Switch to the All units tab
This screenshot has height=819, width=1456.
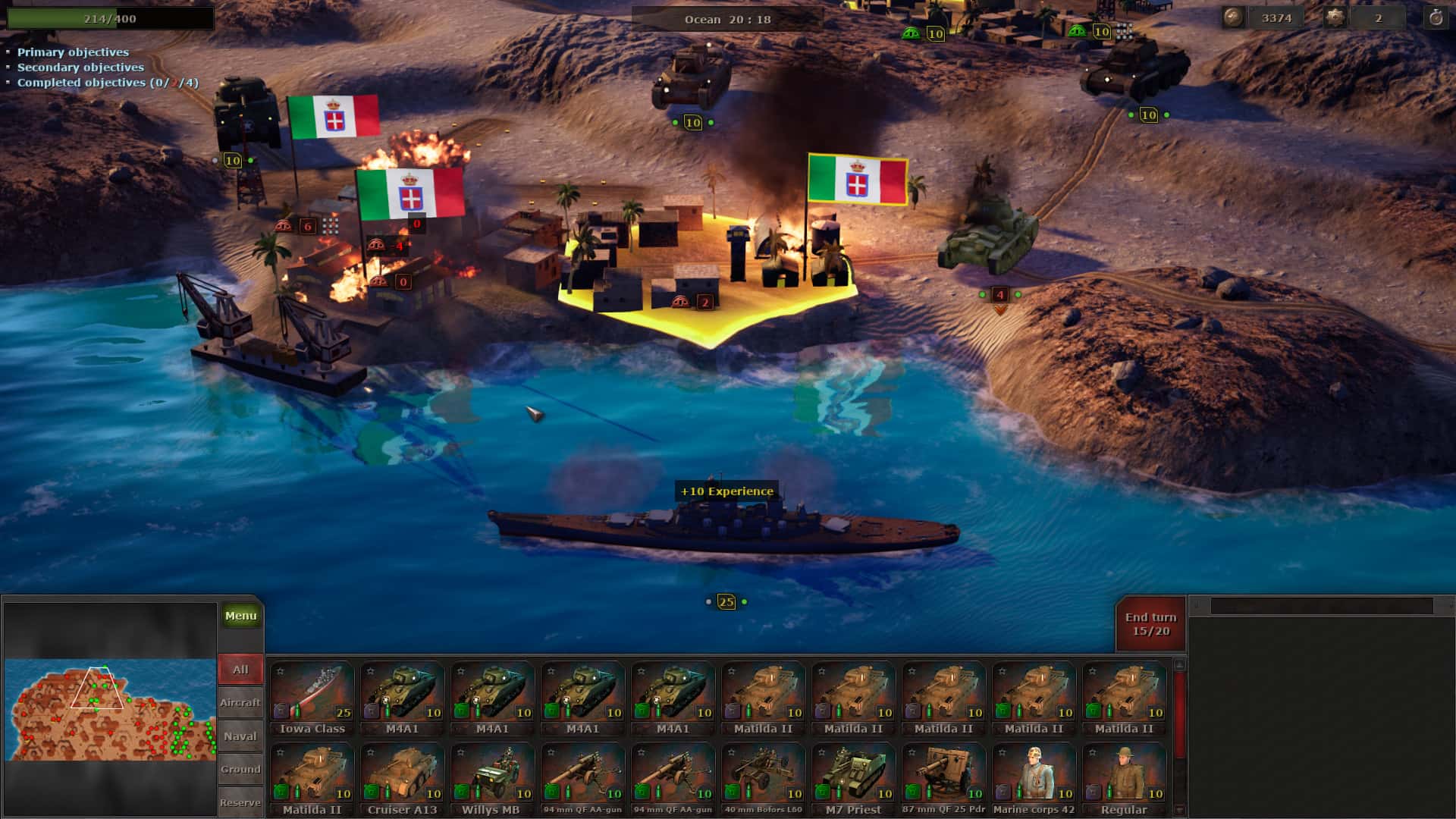pos(240,669)
